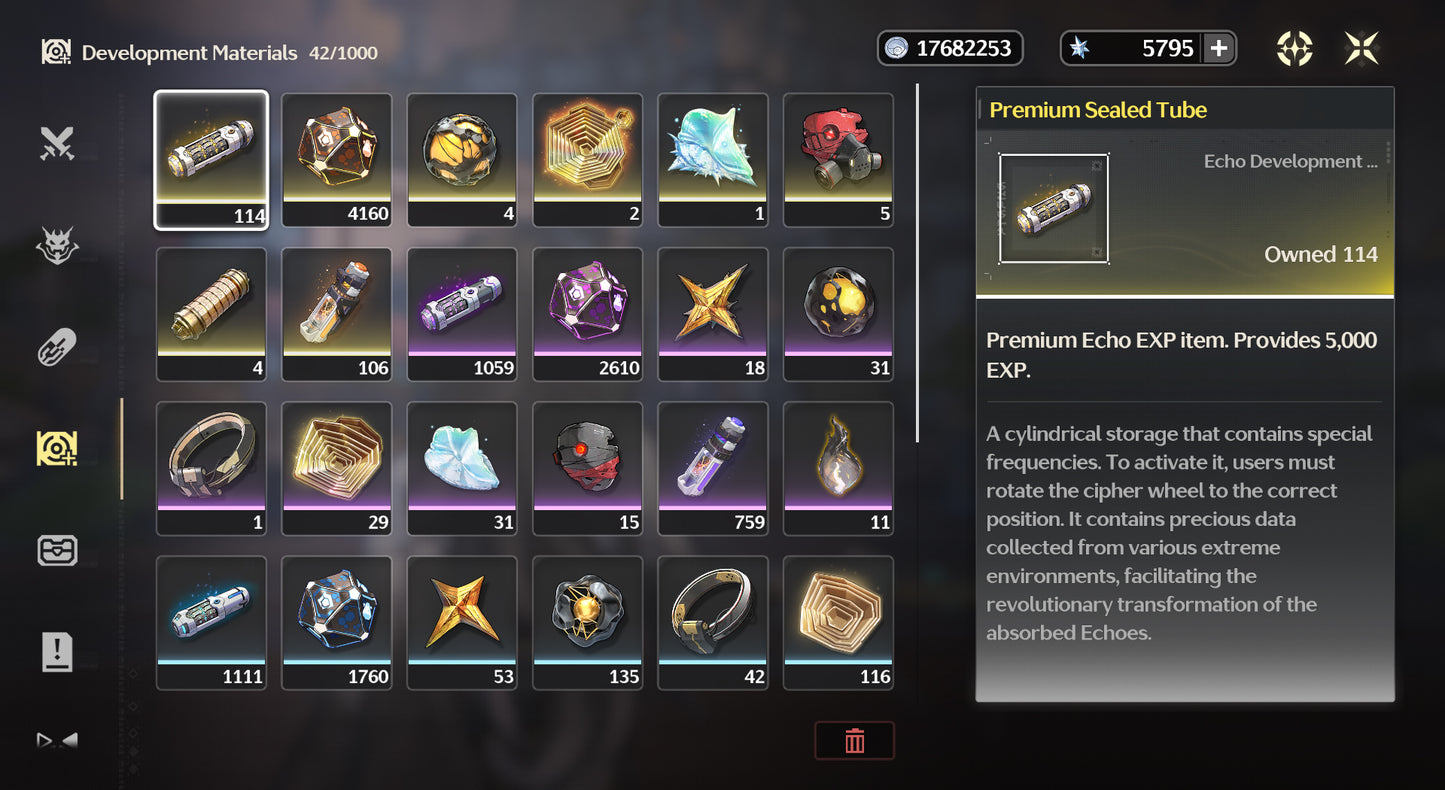
Task: Open the Weapons inventory category
Action: [x=57, y=141]
